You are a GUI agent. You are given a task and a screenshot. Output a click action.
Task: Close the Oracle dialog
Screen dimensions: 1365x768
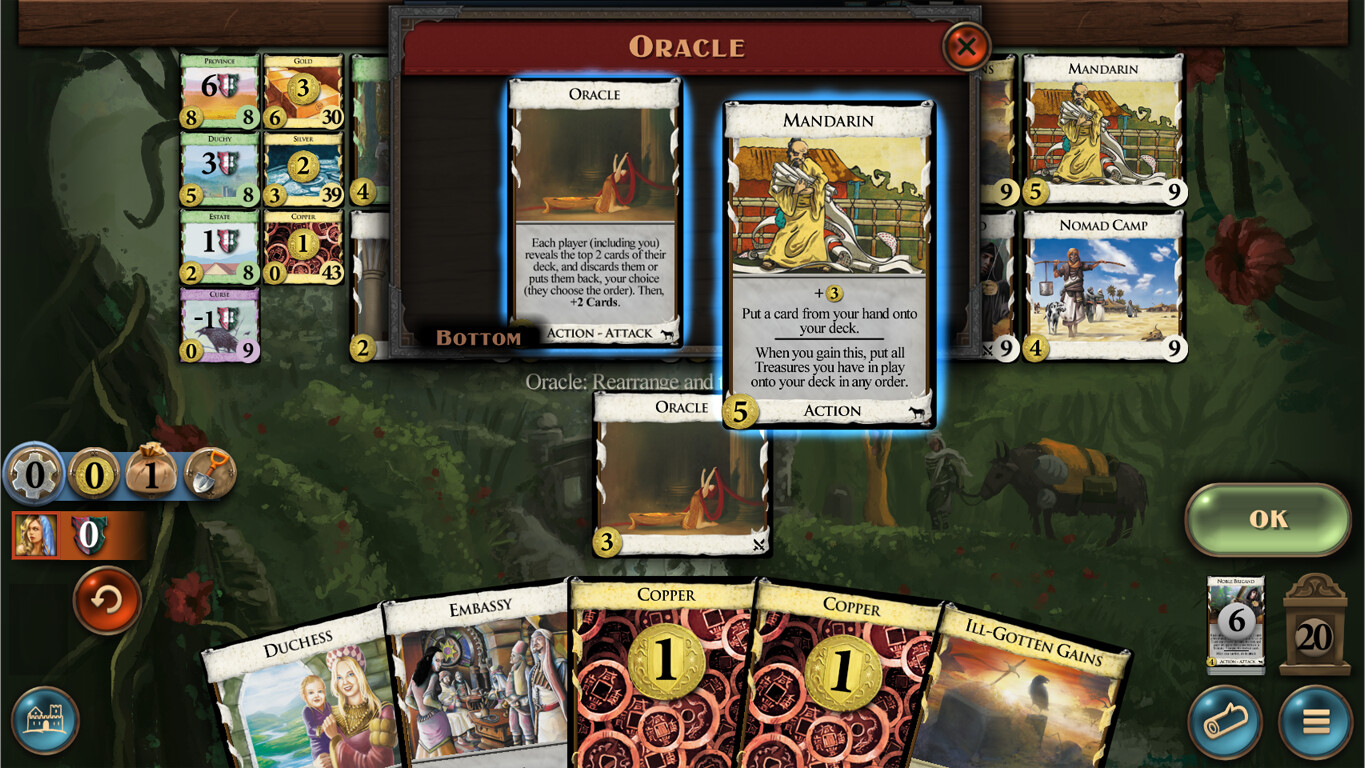click(966, 46)
